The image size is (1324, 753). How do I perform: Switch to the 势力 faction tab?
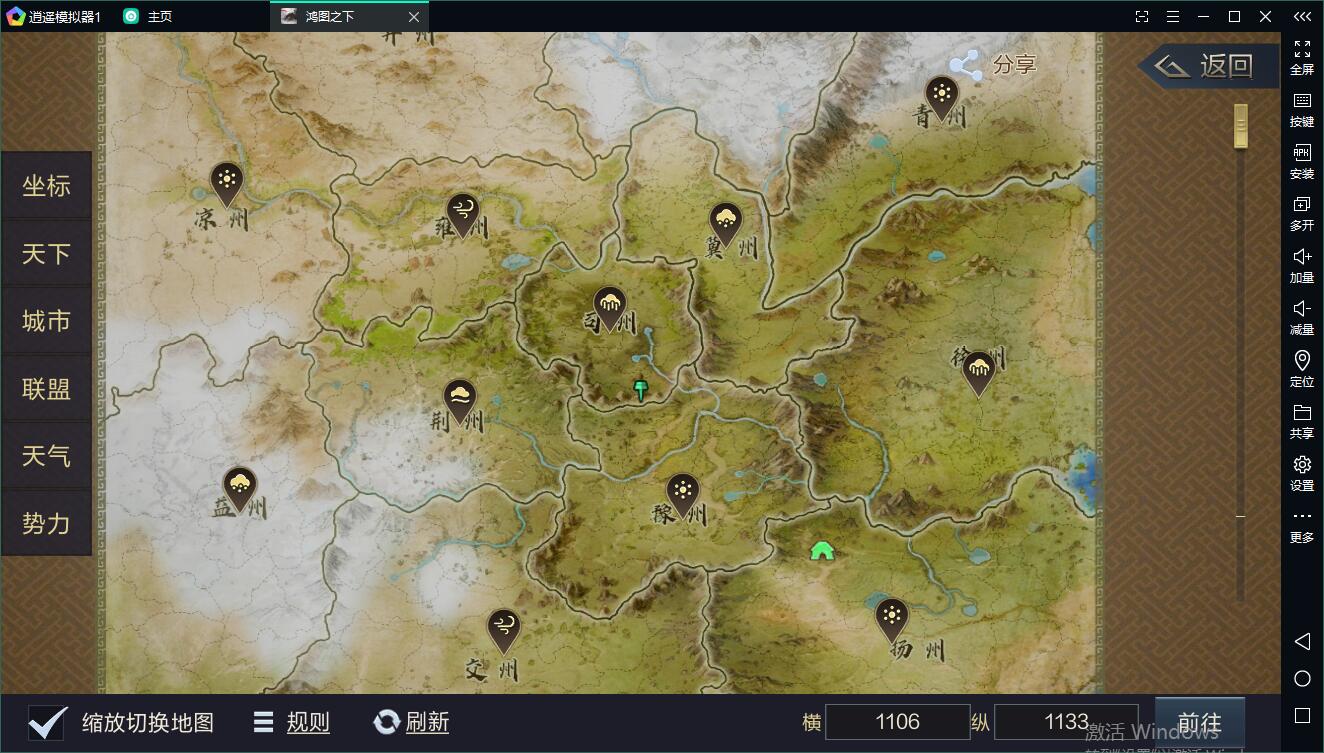46,523
